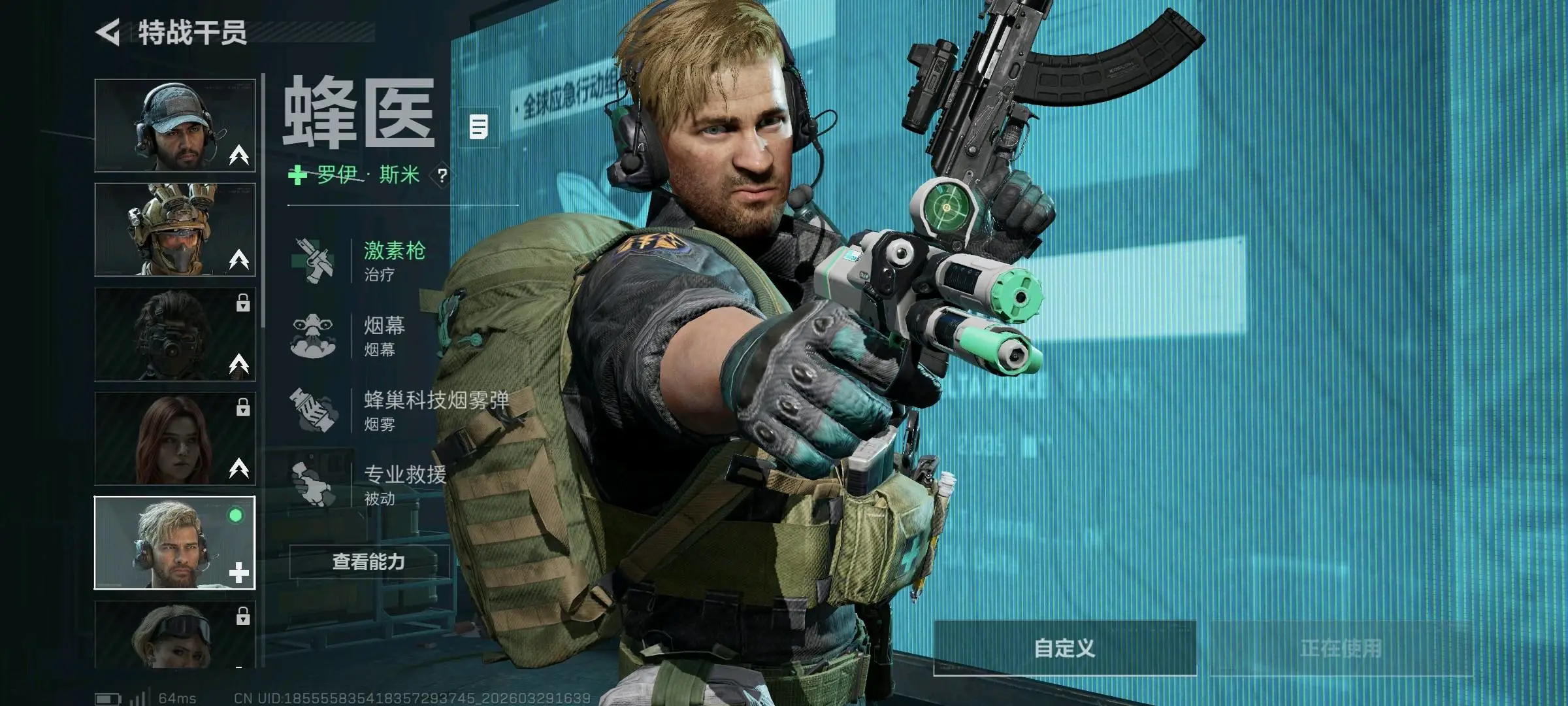This screenshot has height=706, width=1568.
Task: Open the 查看能力 button
Action: point(369,562)
